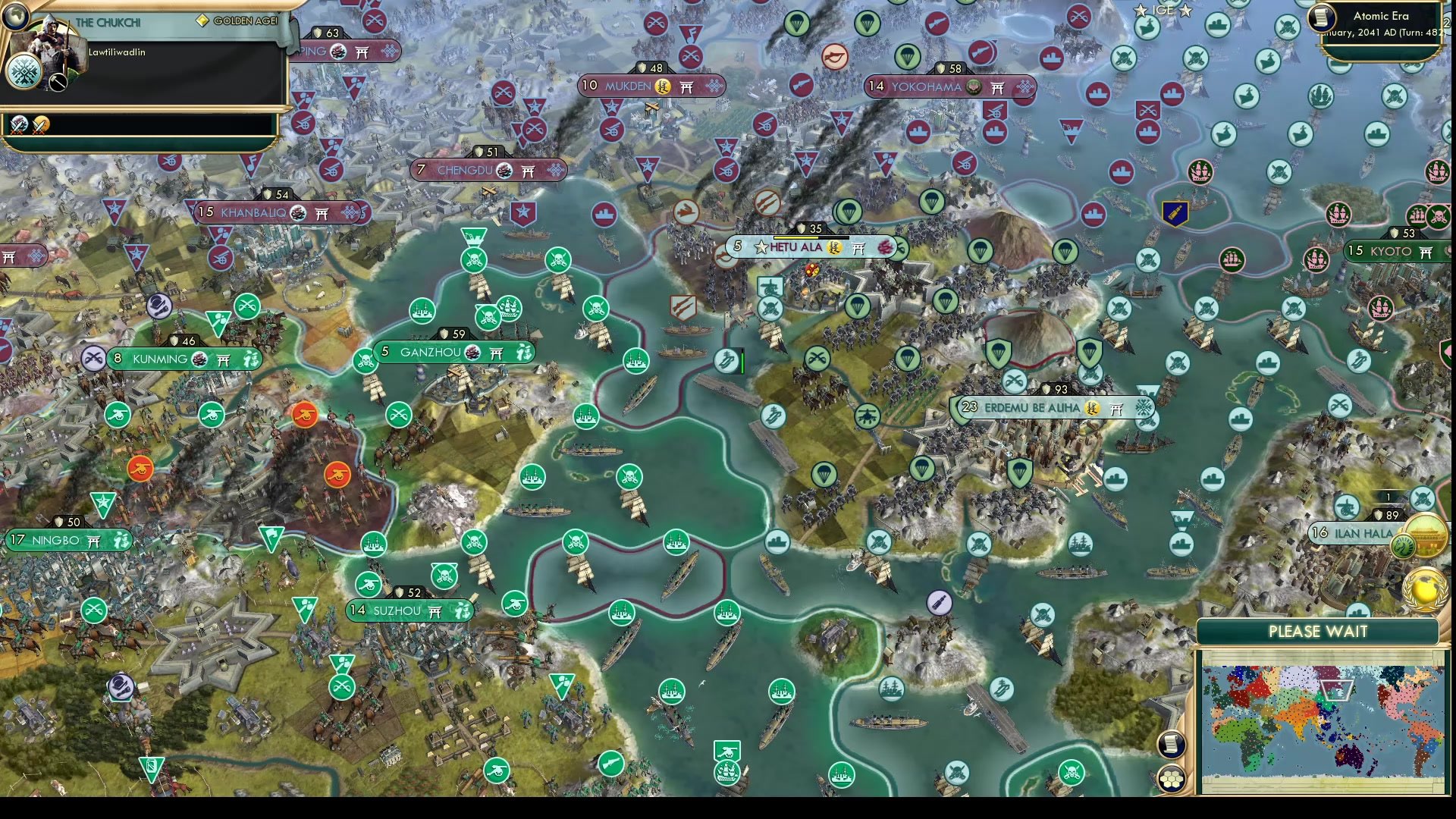Select the Chukchi snowflake civilization emblem
Viewport: 1456px width, 819px height.
[25, 73]
